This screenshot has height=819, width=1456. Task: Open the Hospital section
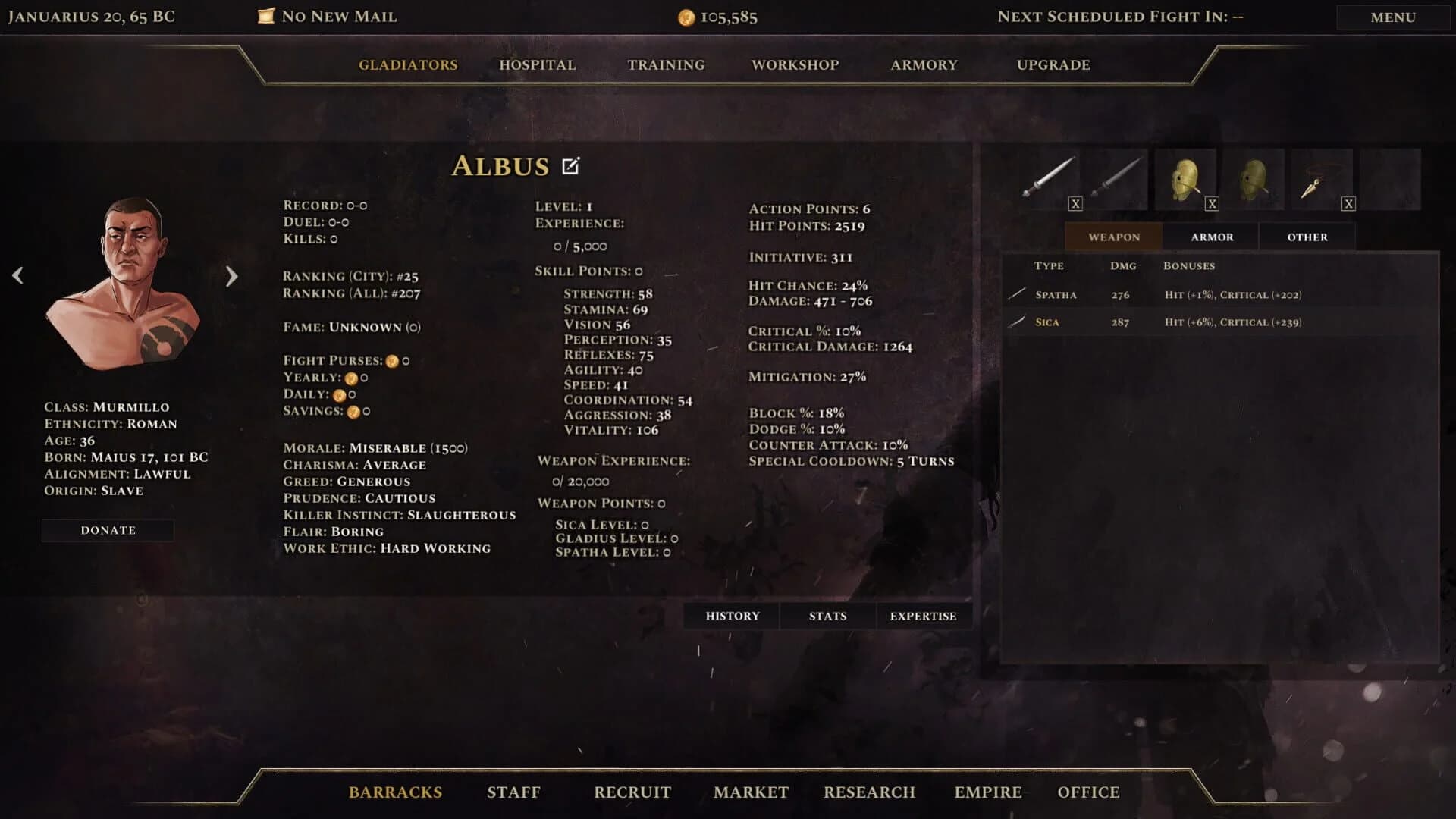[x=536, y=65]
